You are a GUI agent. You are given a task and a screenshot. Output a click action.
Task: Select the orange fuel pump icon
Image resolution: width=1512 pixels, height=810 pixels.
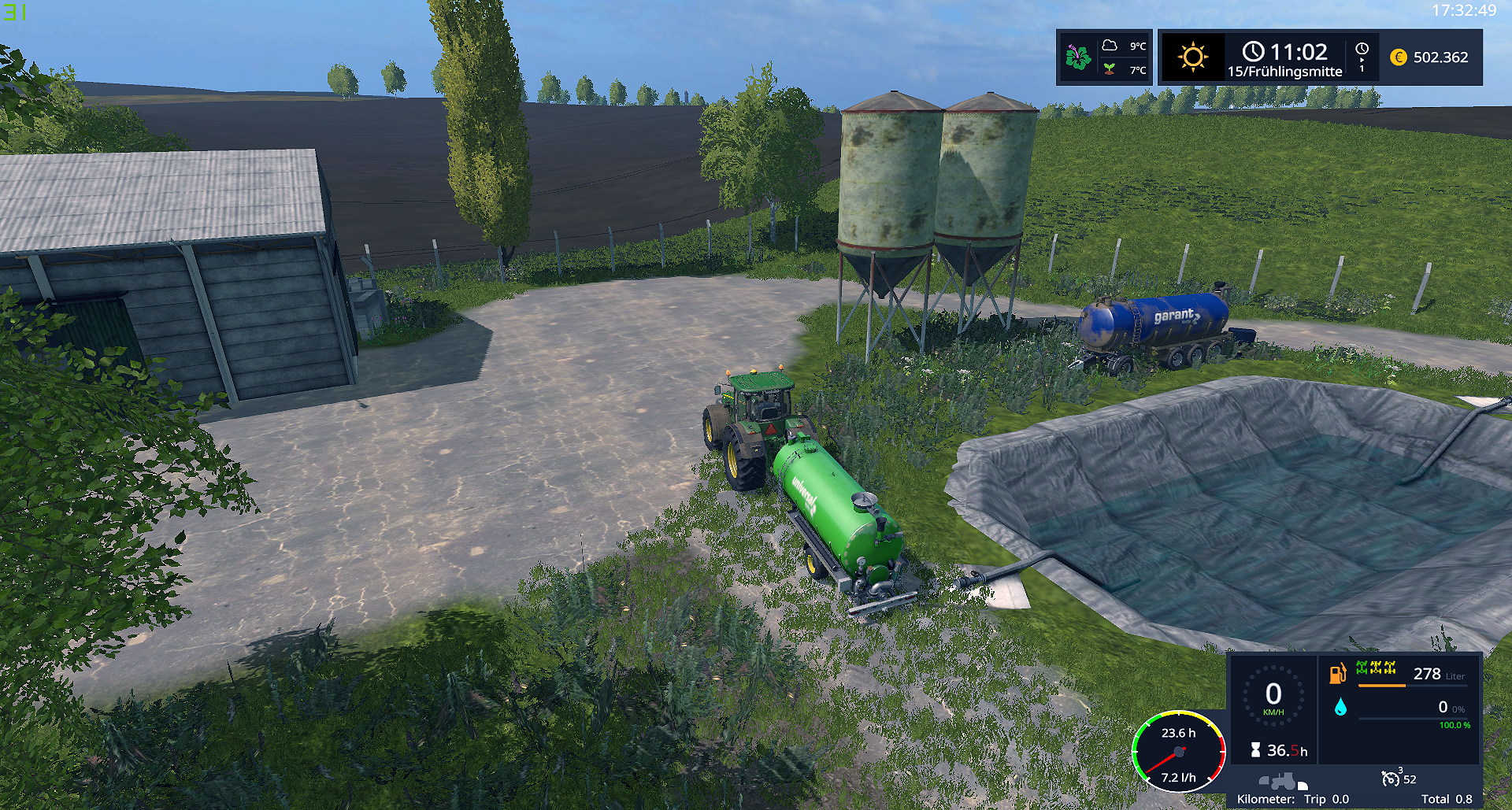(x=1337, y=674)
